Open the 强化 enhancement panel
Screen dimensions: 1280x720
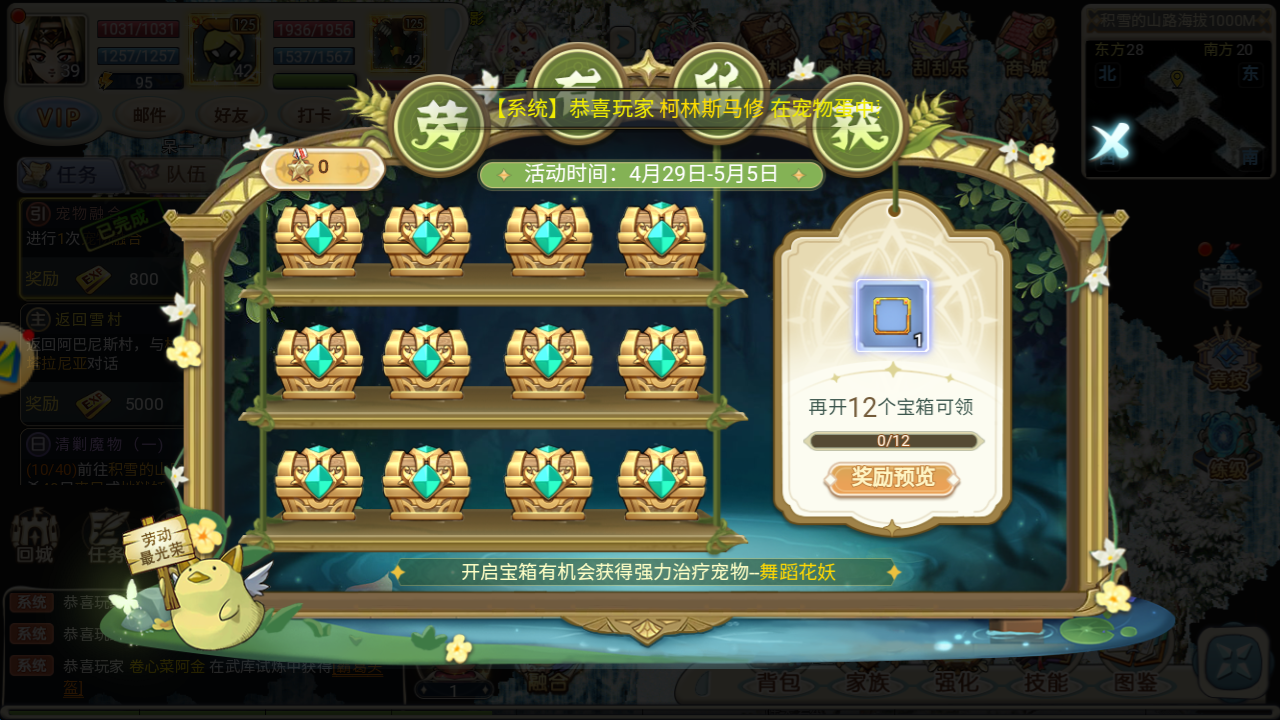point(955,683)
